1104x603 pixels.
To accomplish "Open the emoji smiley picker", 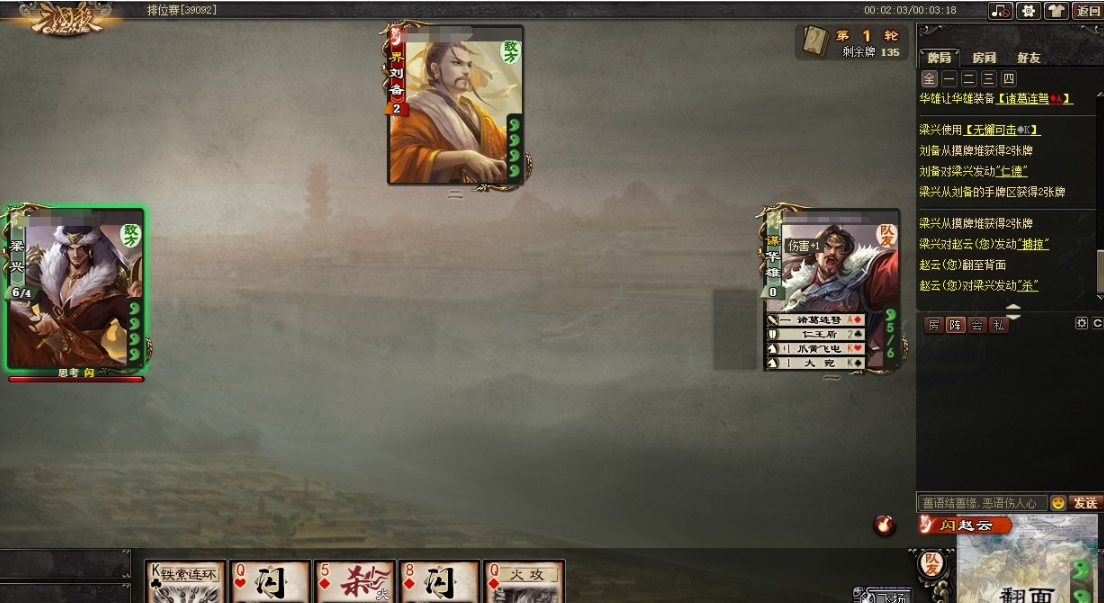I will [x=1058, y=502].
